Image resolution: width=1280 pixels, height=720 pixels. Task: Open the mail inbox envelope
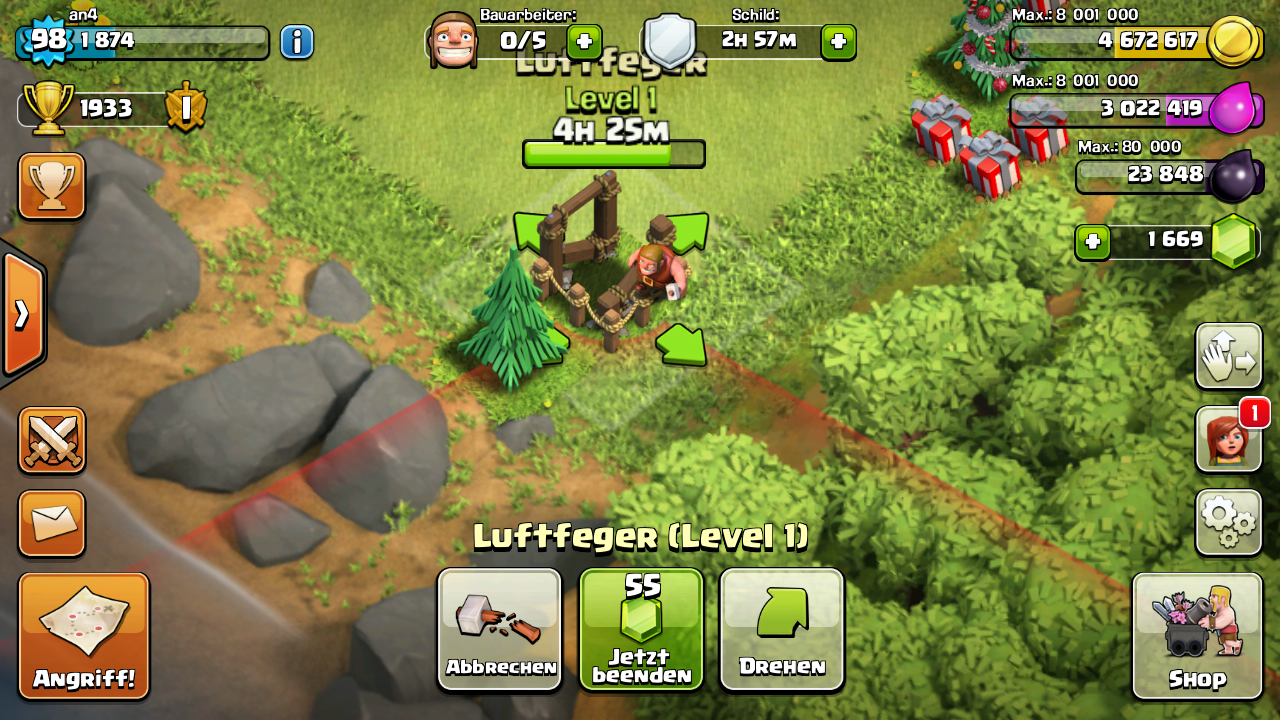(x=52, y=523)
